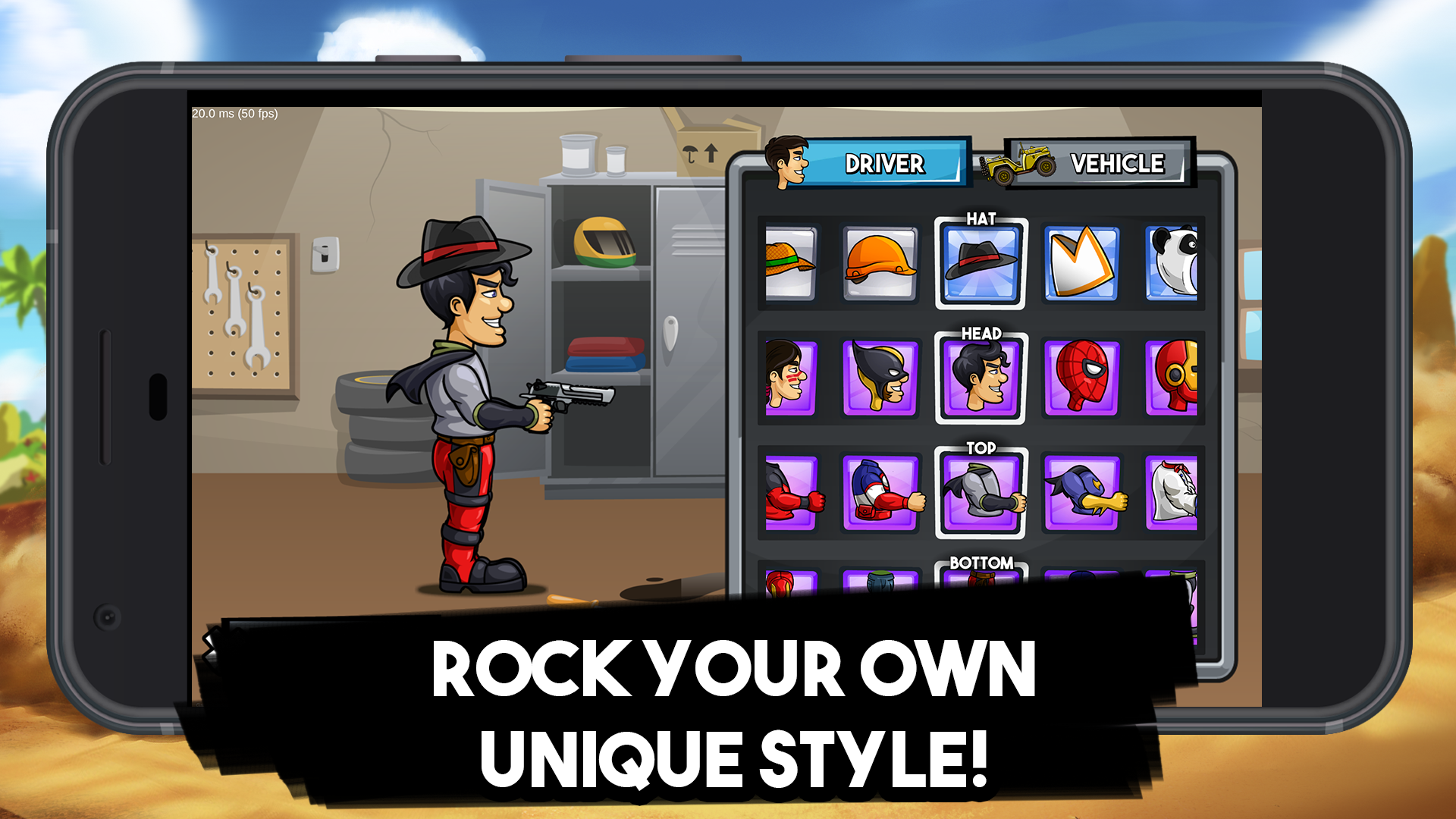Screen dimensions: 1456x819
Task: Switch to the Vehicle tab
Action: click(1115, 162)
